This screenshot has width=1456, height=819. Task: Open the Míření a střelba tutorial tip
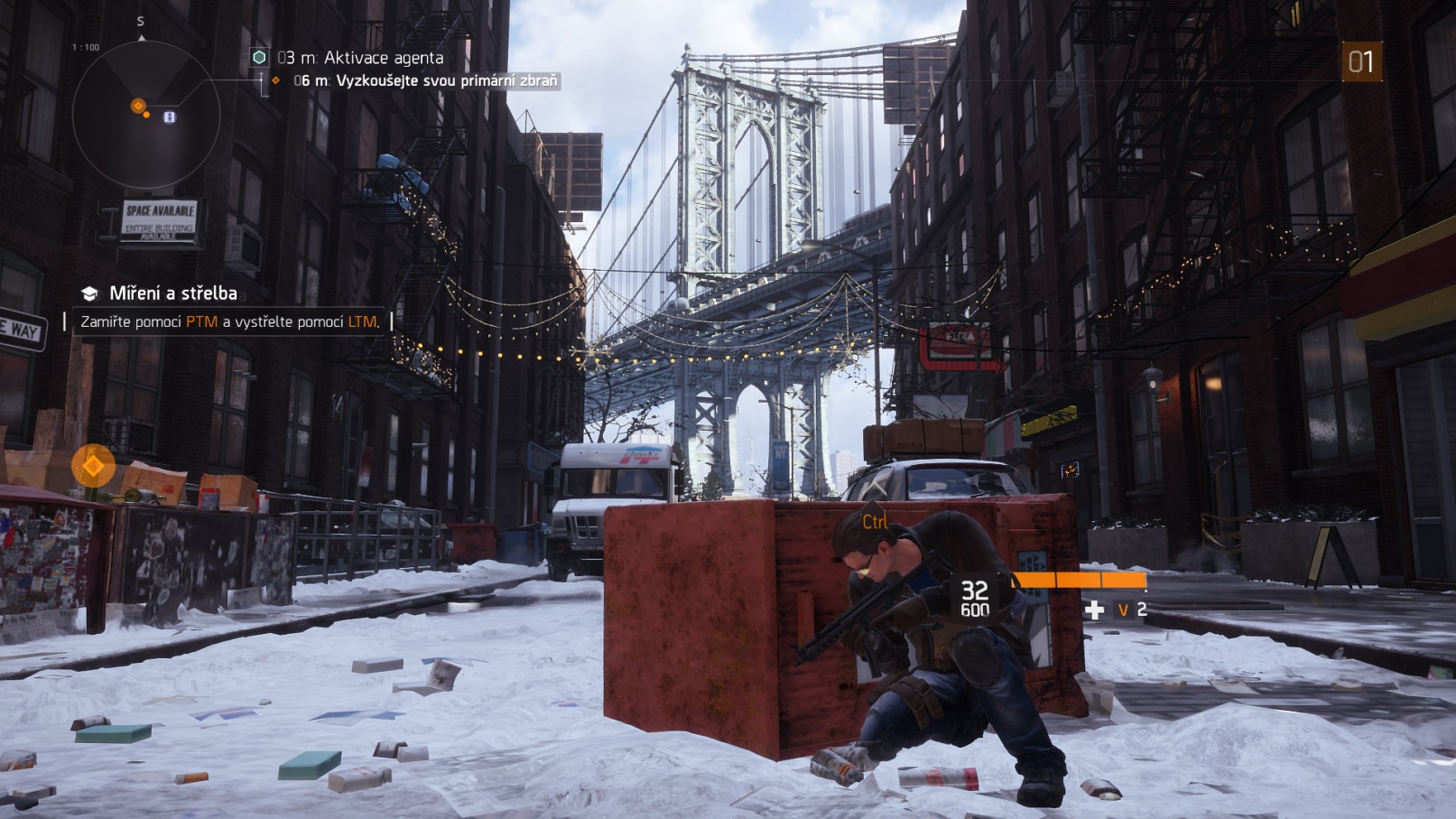tap(172, 293)
